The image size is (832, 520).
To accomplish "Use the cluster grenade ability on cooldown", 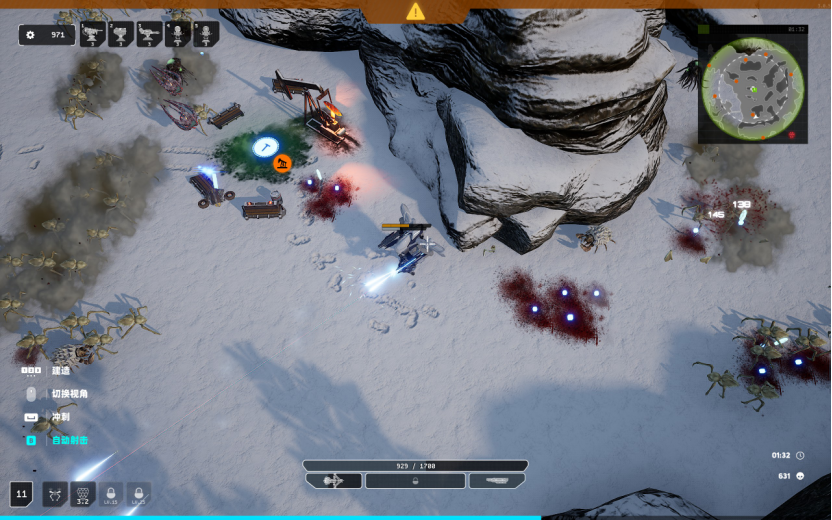I will (x=84, y=494).
